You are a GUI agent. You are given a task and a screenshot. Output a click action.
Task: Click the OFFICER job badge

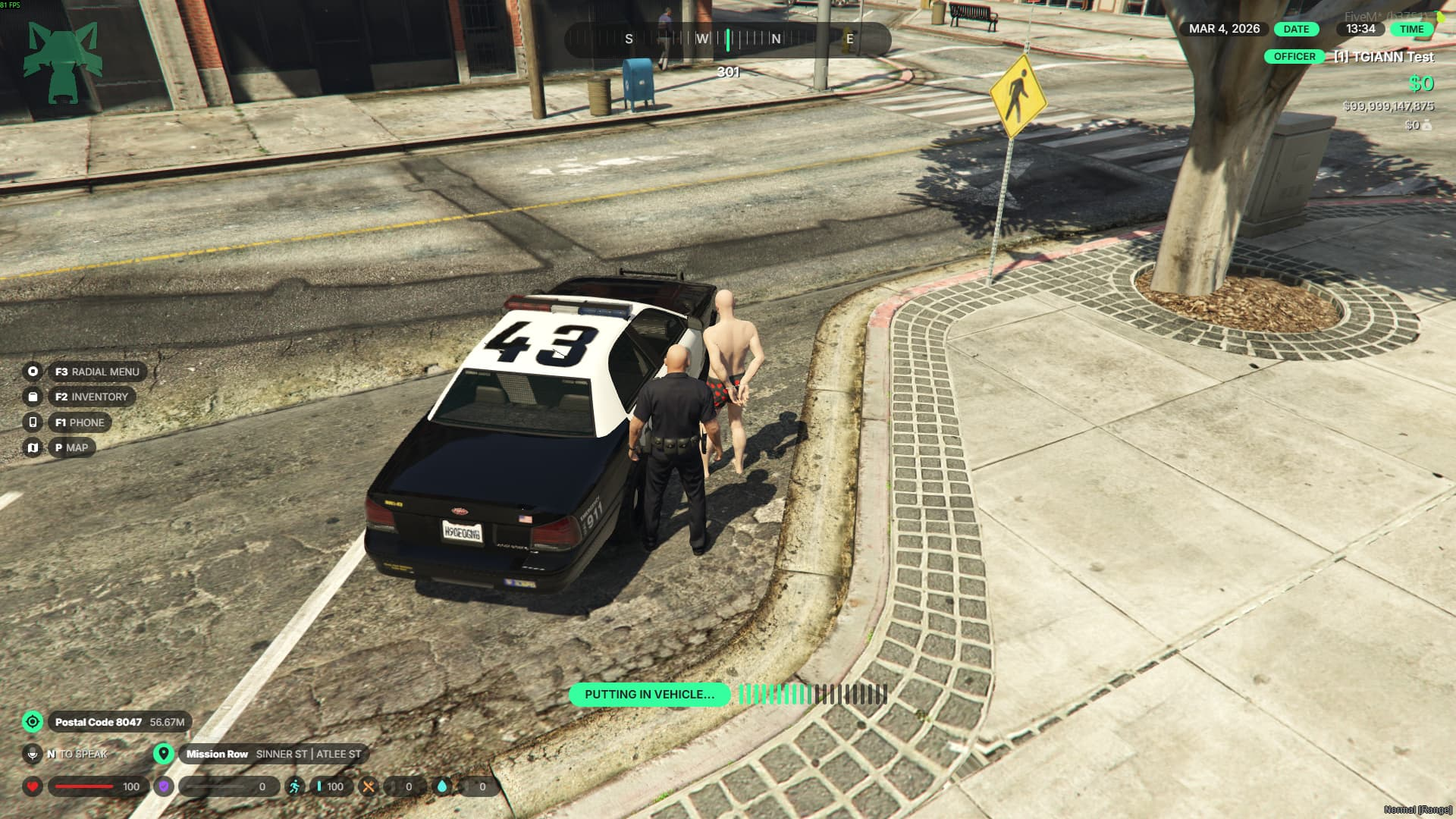1294,57
